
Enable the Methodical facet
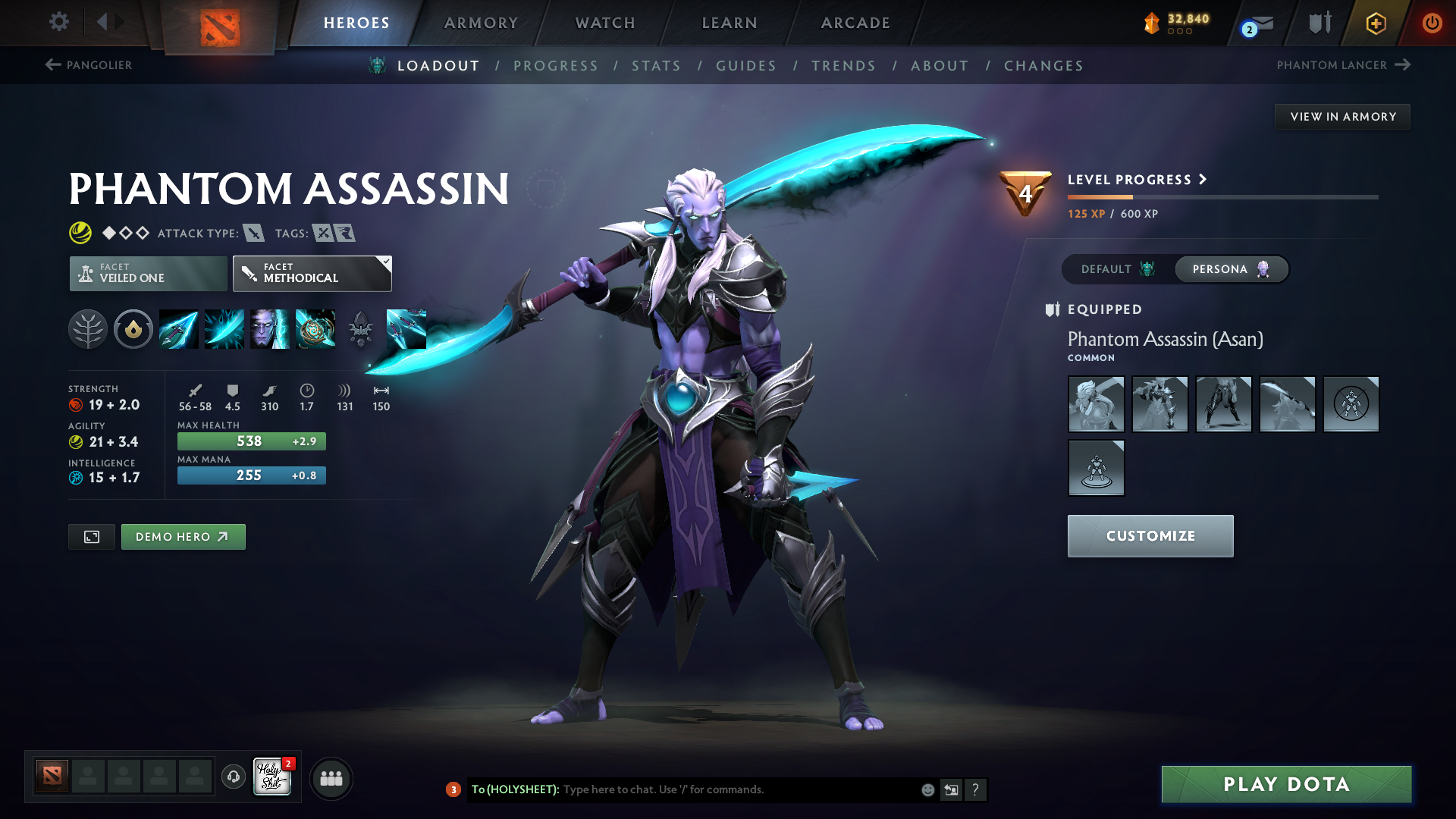[x=312, y=273]
